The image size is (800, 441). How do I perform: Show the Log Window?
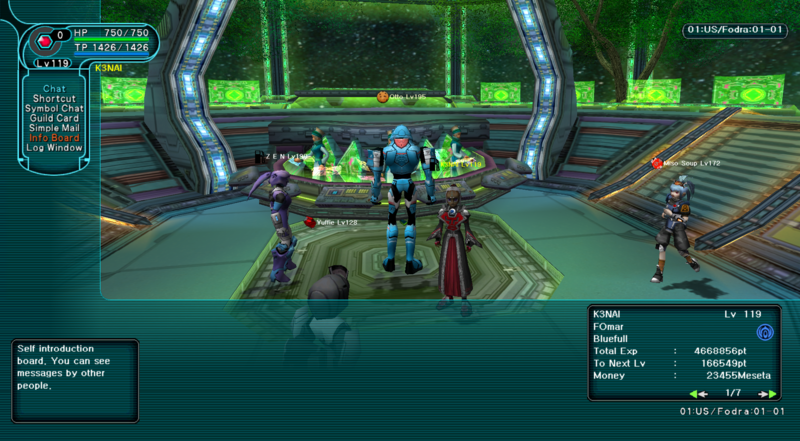coord(54,148)
